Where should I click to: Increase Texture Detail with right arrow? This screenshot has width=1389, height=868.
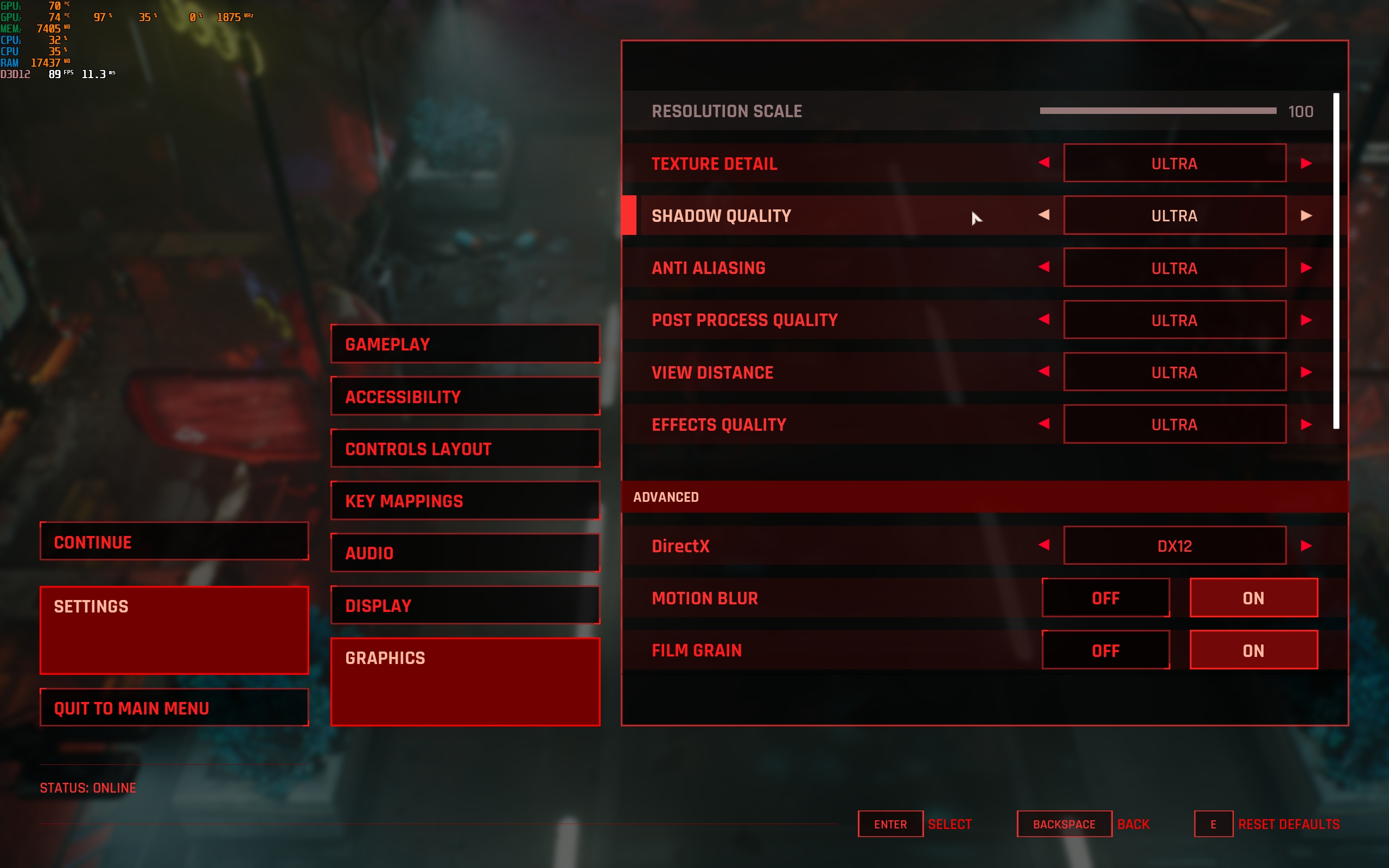click(1307, 164)
